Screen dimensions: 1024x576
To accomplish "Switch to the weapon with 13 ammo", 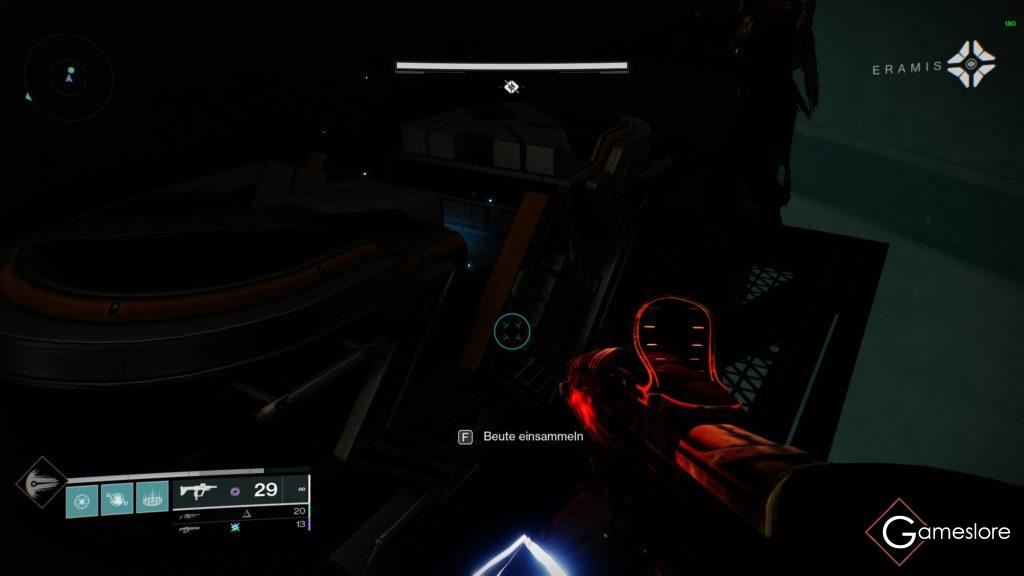I will click(x=190, y=528).
